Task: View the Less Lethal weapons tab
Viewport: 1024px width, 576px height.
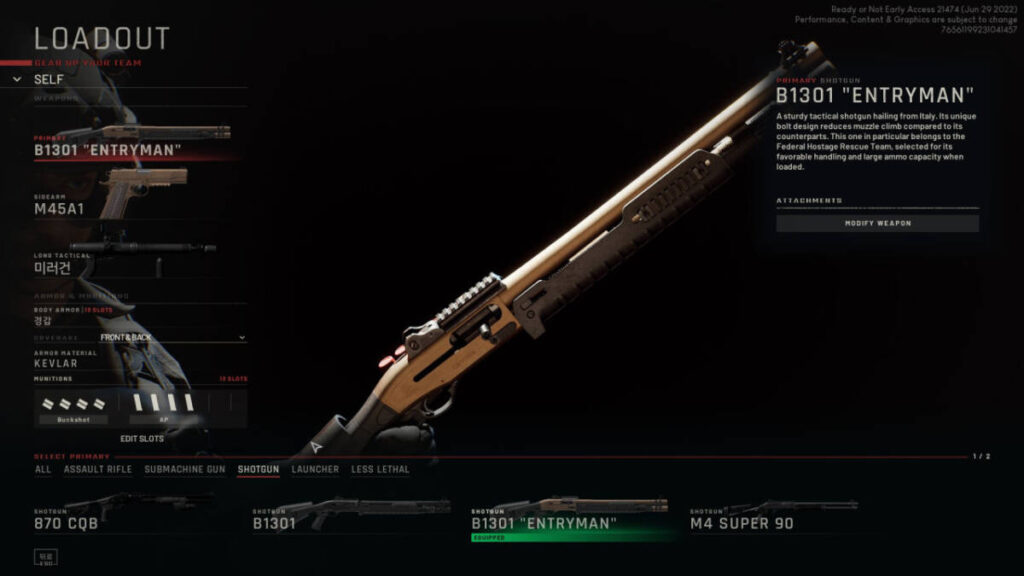Action: [x=380, y=469]
